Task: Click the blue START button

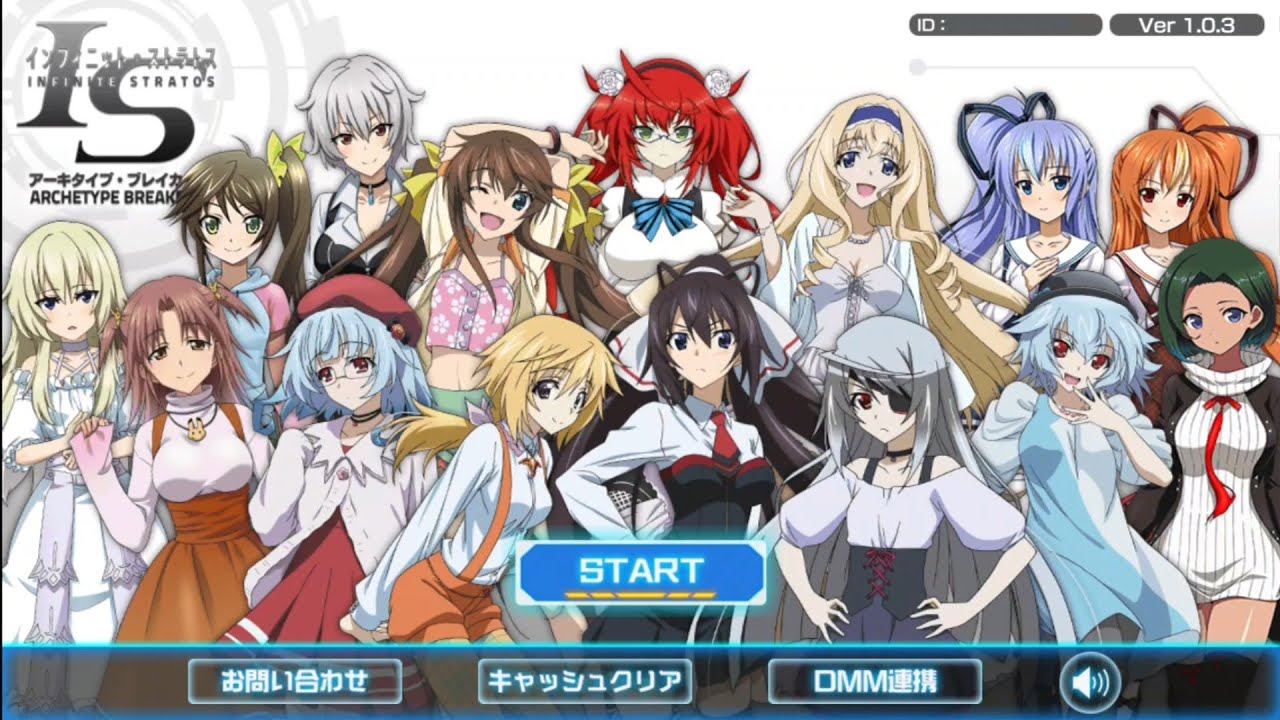Action: point(641,573)
